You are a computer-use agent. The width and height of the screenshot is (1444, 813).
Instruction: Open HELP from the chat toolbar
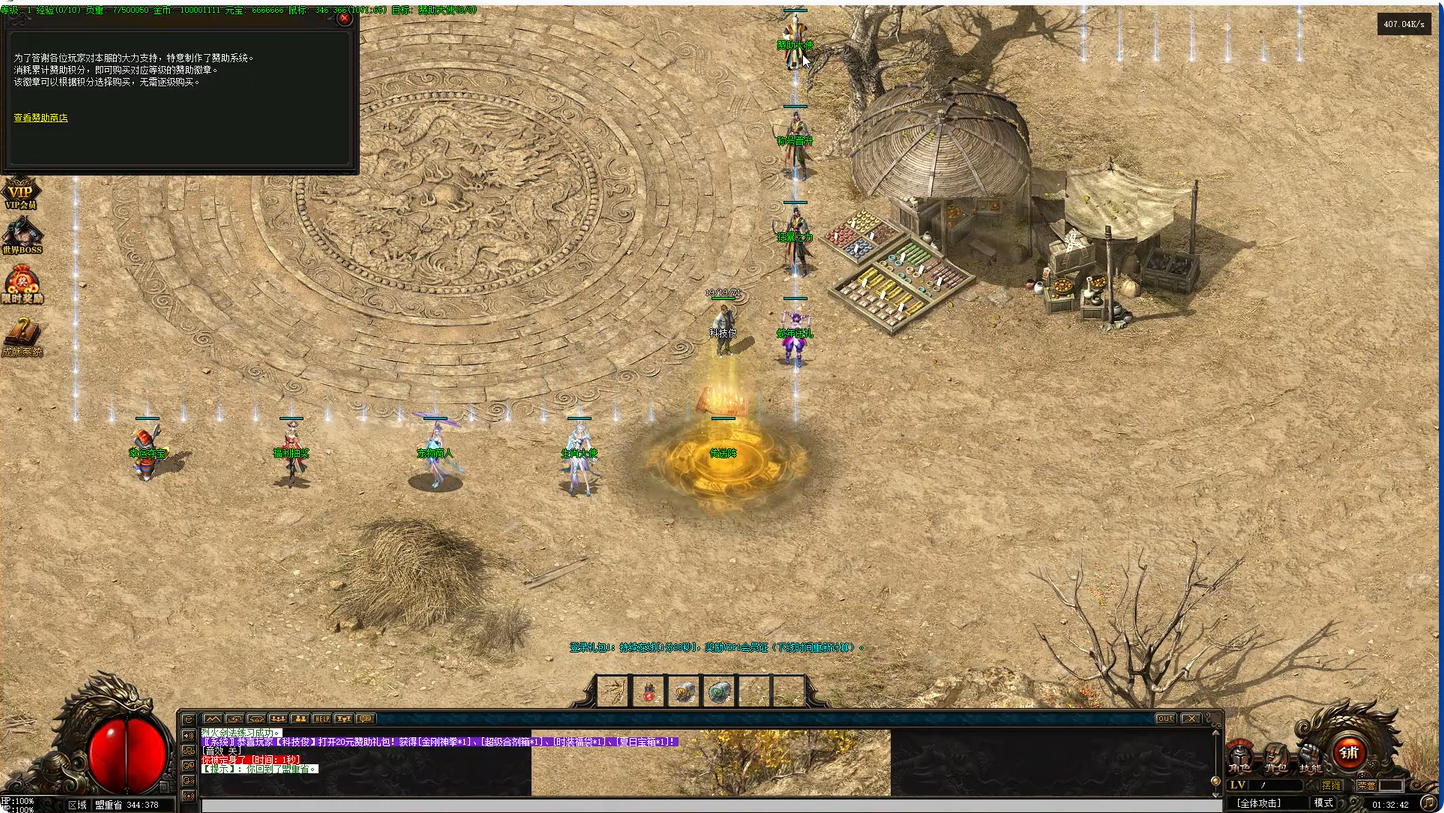pyautogui.click(x=322, y=718)
